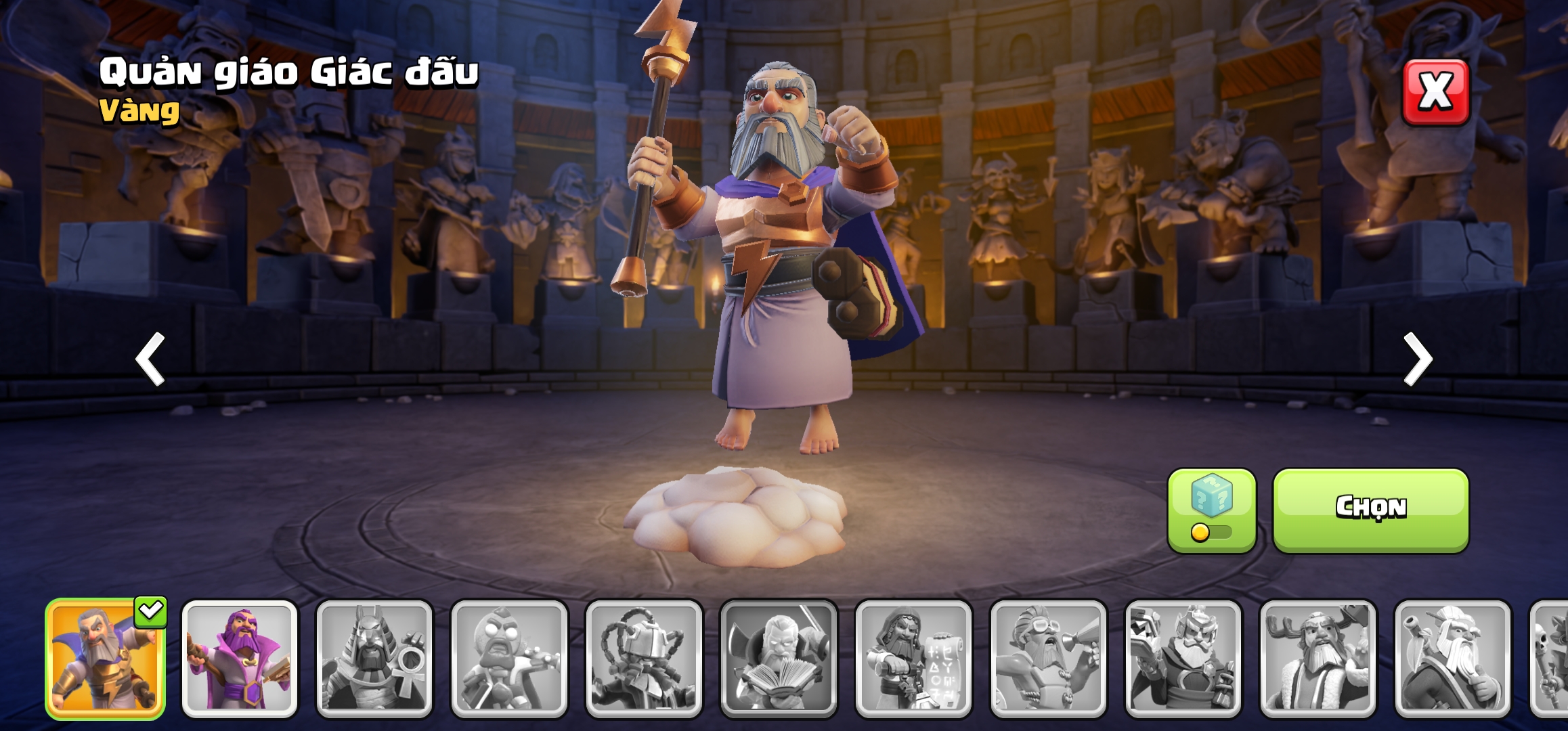This screenshot has height=731, width=1568.
Task: Select the antlered fur-coat Warden skin
Action: pyautogui.click(x=1317, y=659)
